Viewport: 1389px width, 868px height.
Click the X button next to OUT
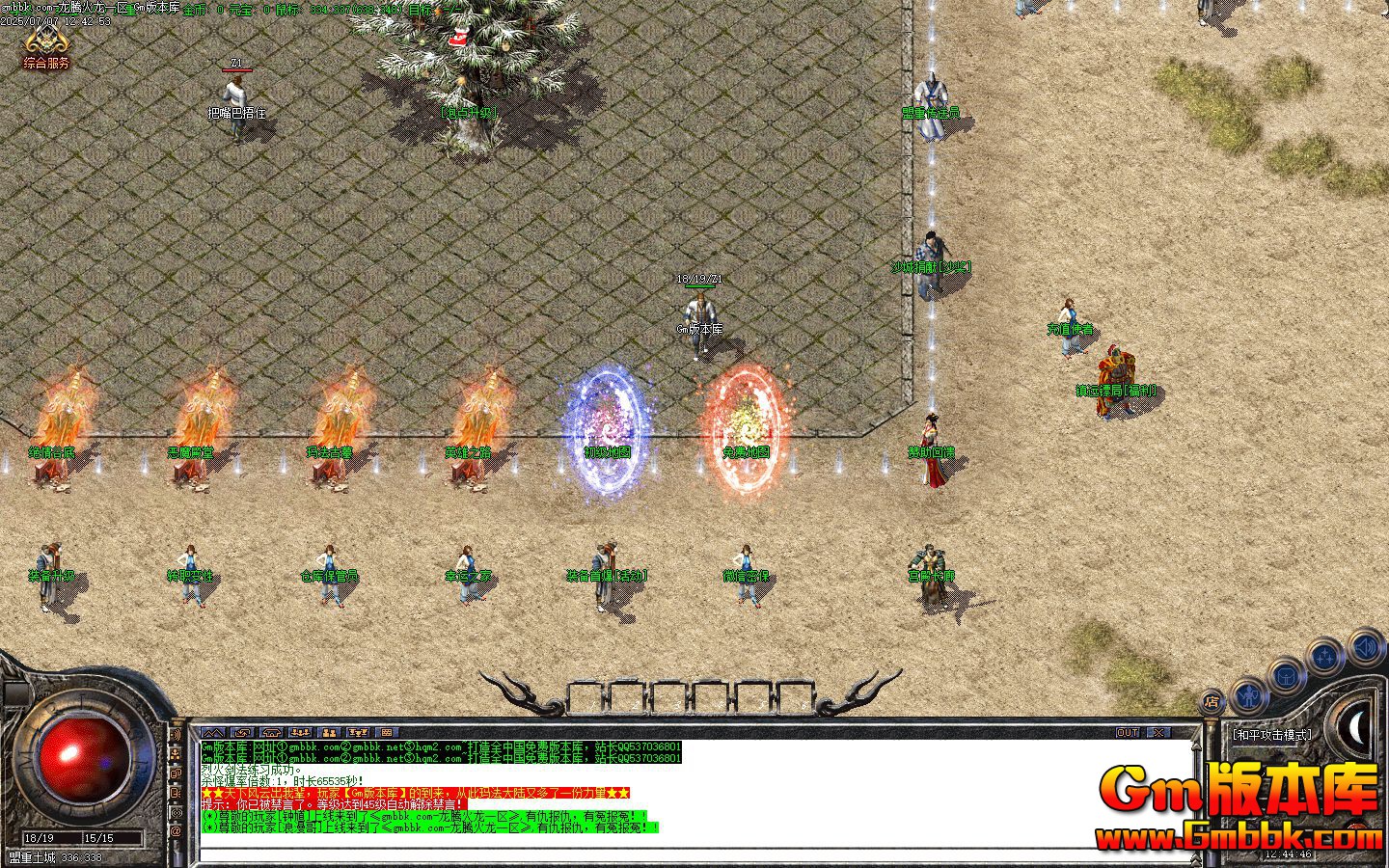tap(1157, 732)
